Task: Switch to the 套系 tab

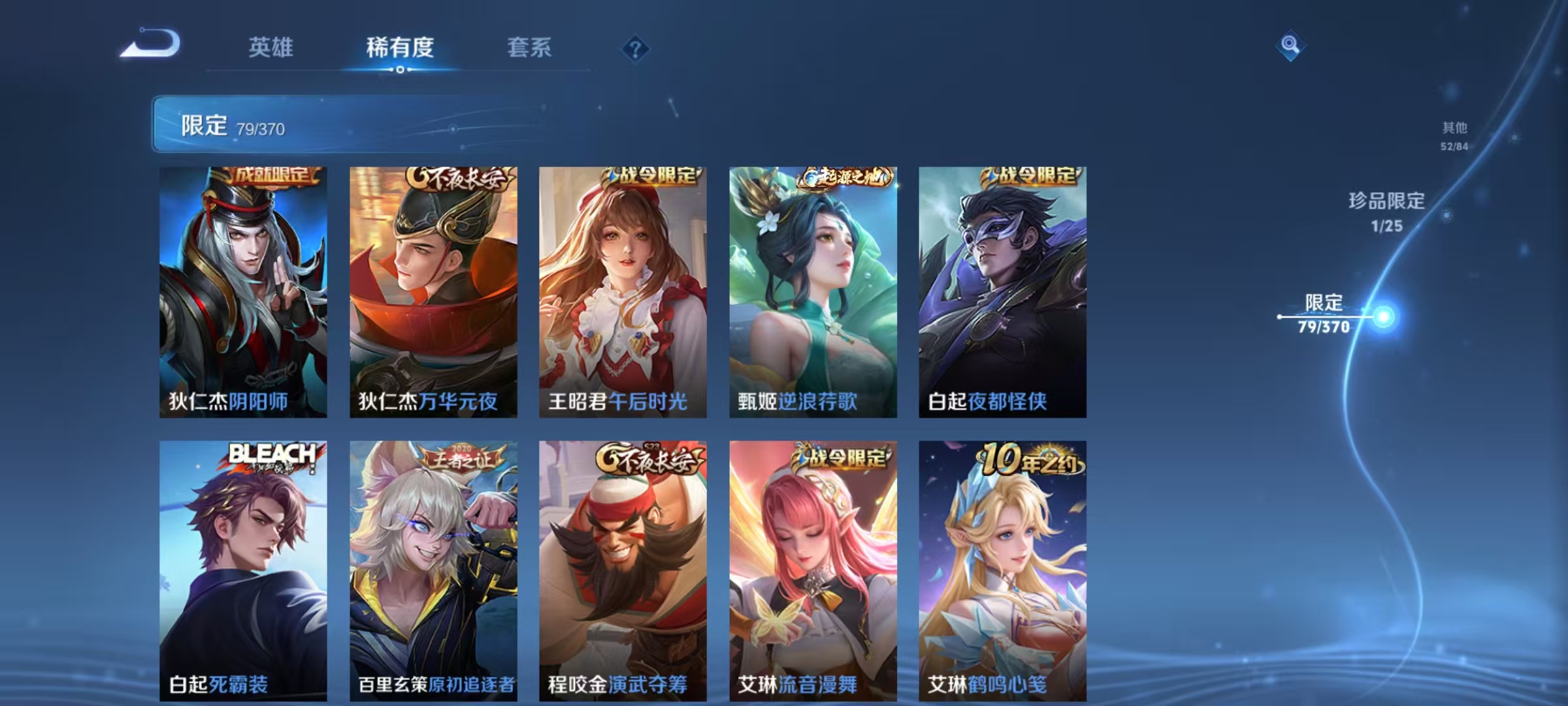Action: pyautogui.click(x=530, y=47)
